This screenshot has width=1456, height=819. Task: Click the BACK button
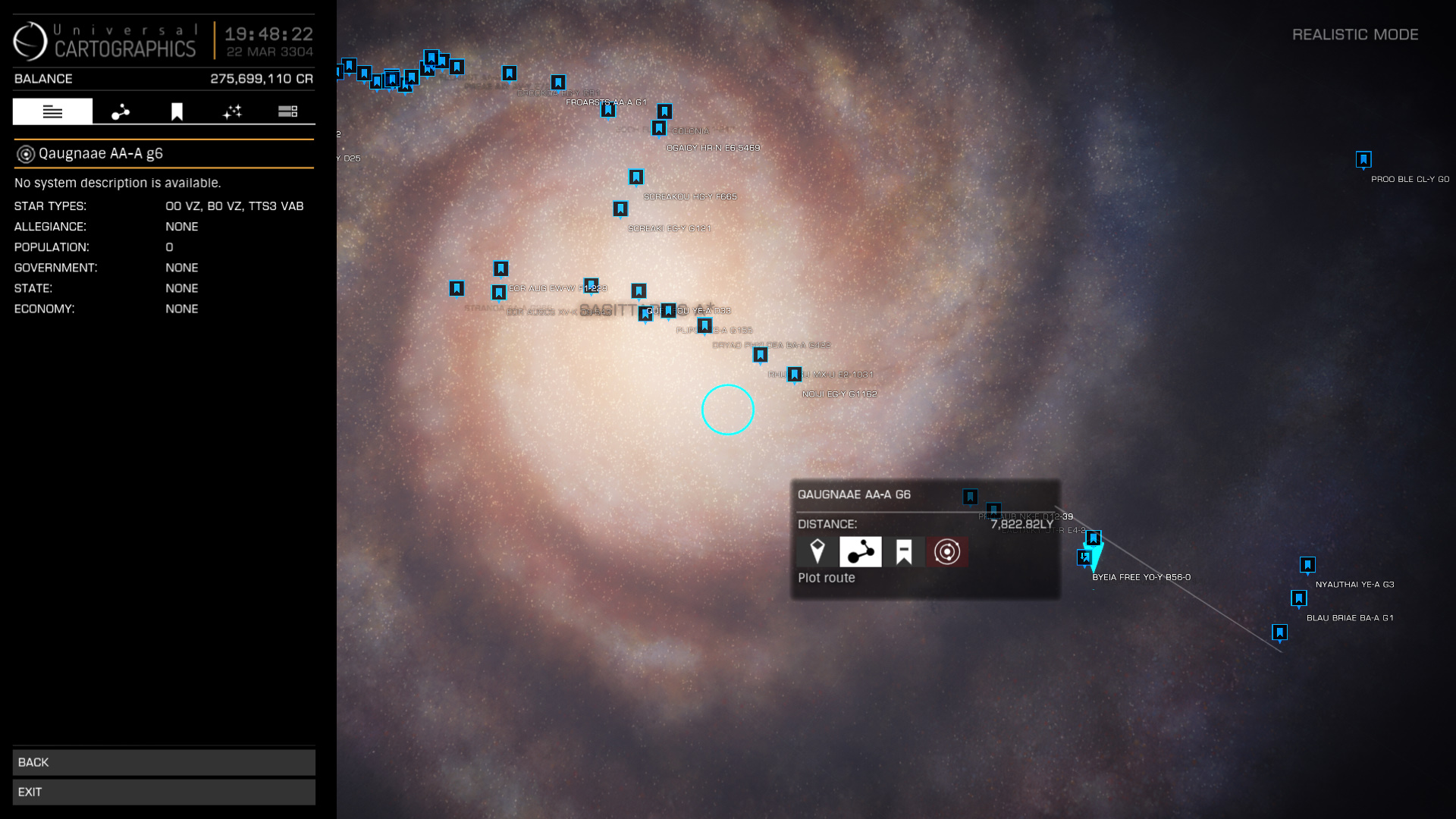click(164, 762)
